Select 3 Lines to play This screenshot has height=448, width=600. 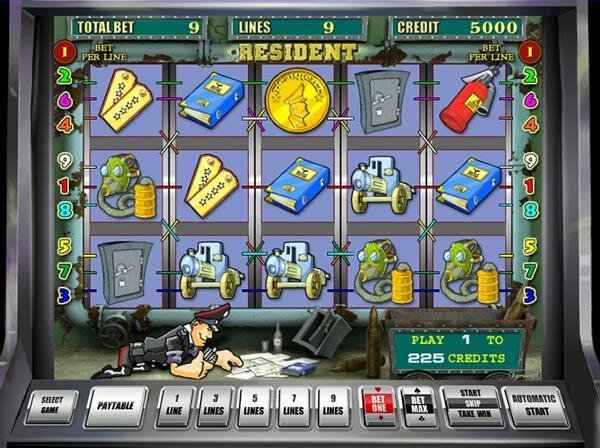click(214, 407)
